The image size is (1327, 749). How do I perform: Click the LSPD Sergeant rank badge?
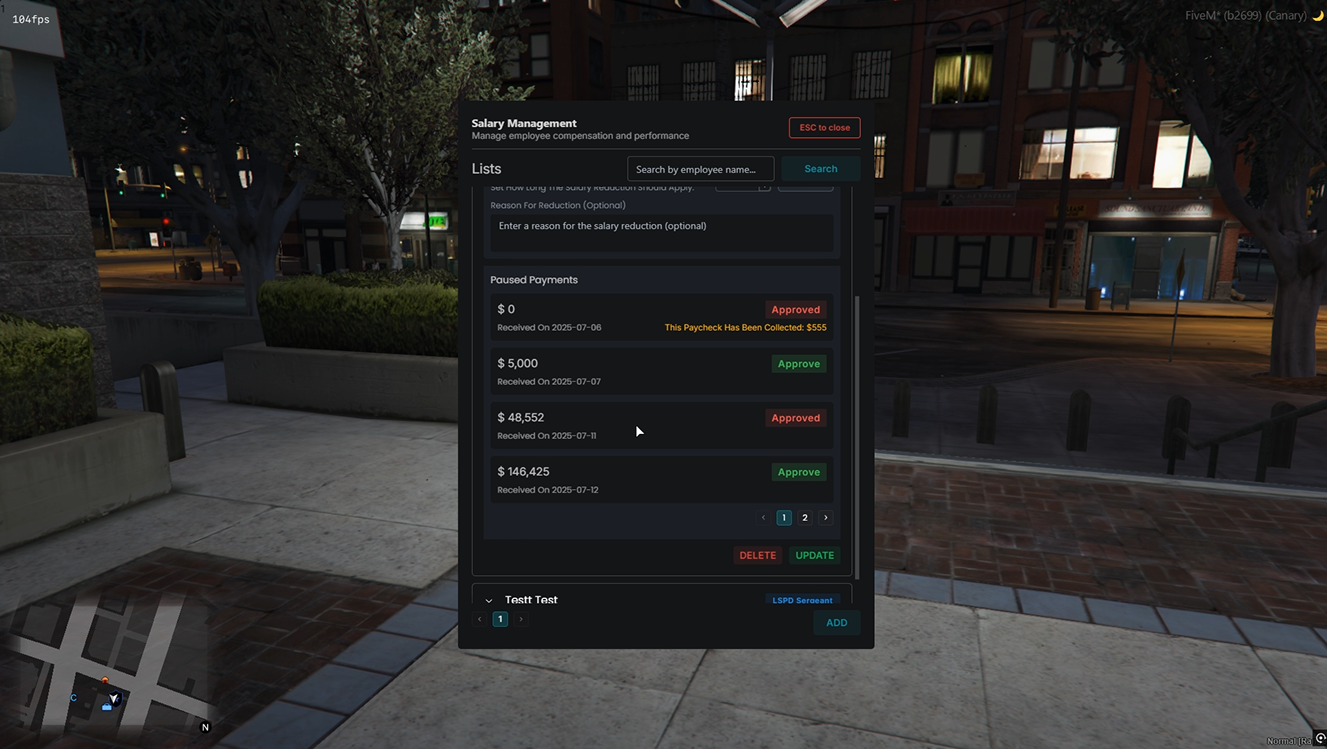(x=801, y=600)
